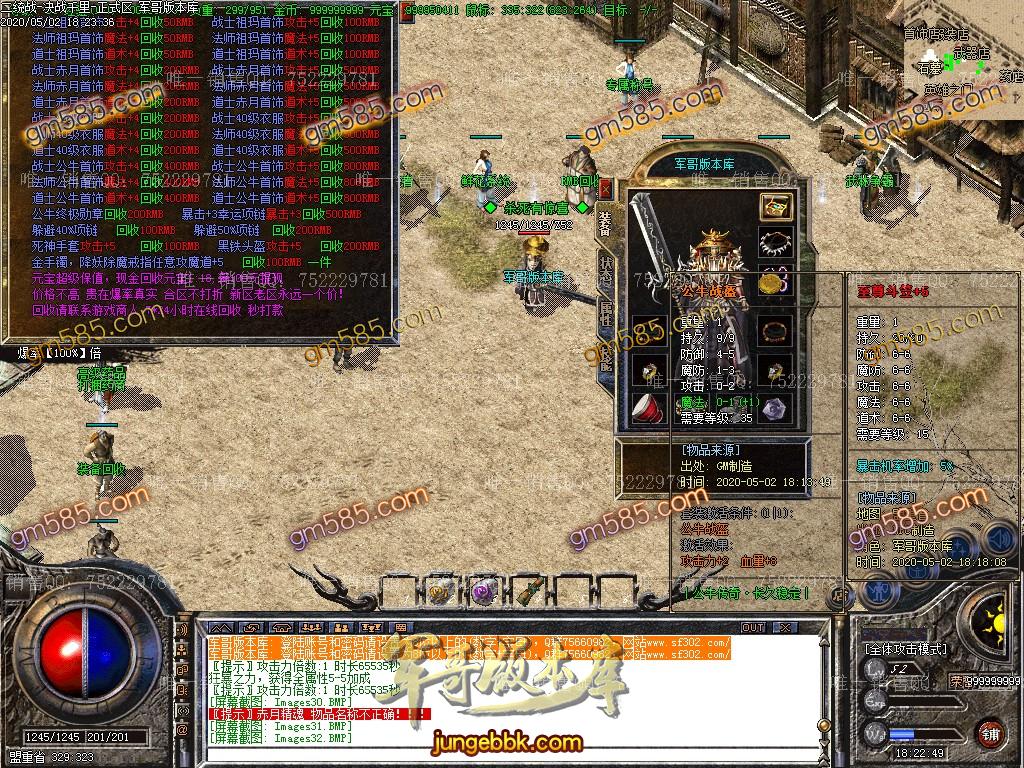
Task: Select the purple gemstone equipment slot
Action: click(775, 408)
